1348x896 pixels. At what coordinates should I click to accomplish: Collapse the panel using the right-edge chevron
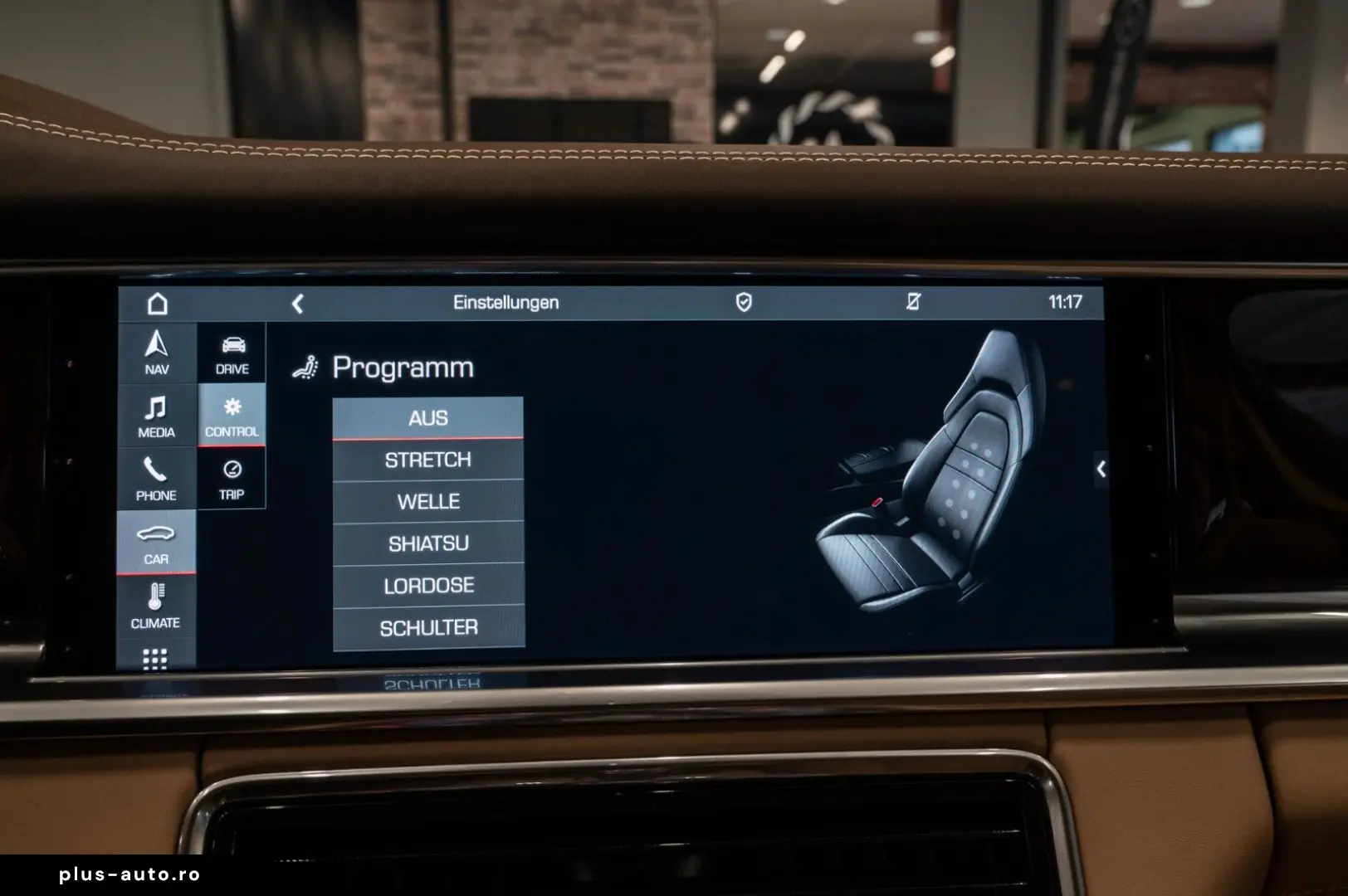pos(1101,470)
